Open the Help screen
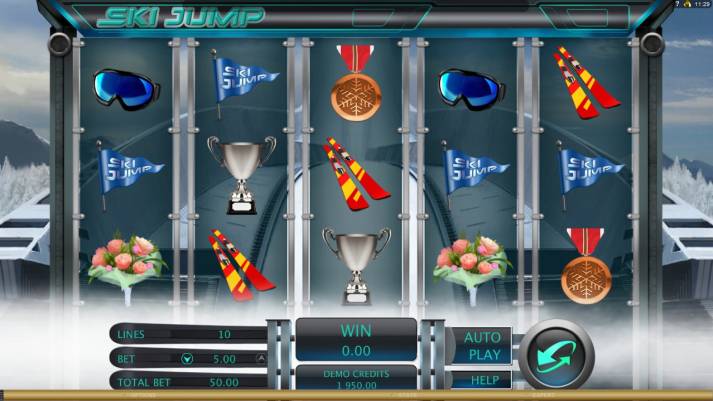The height and width of the screenshot is (401, 713). [x=484, y=380]
